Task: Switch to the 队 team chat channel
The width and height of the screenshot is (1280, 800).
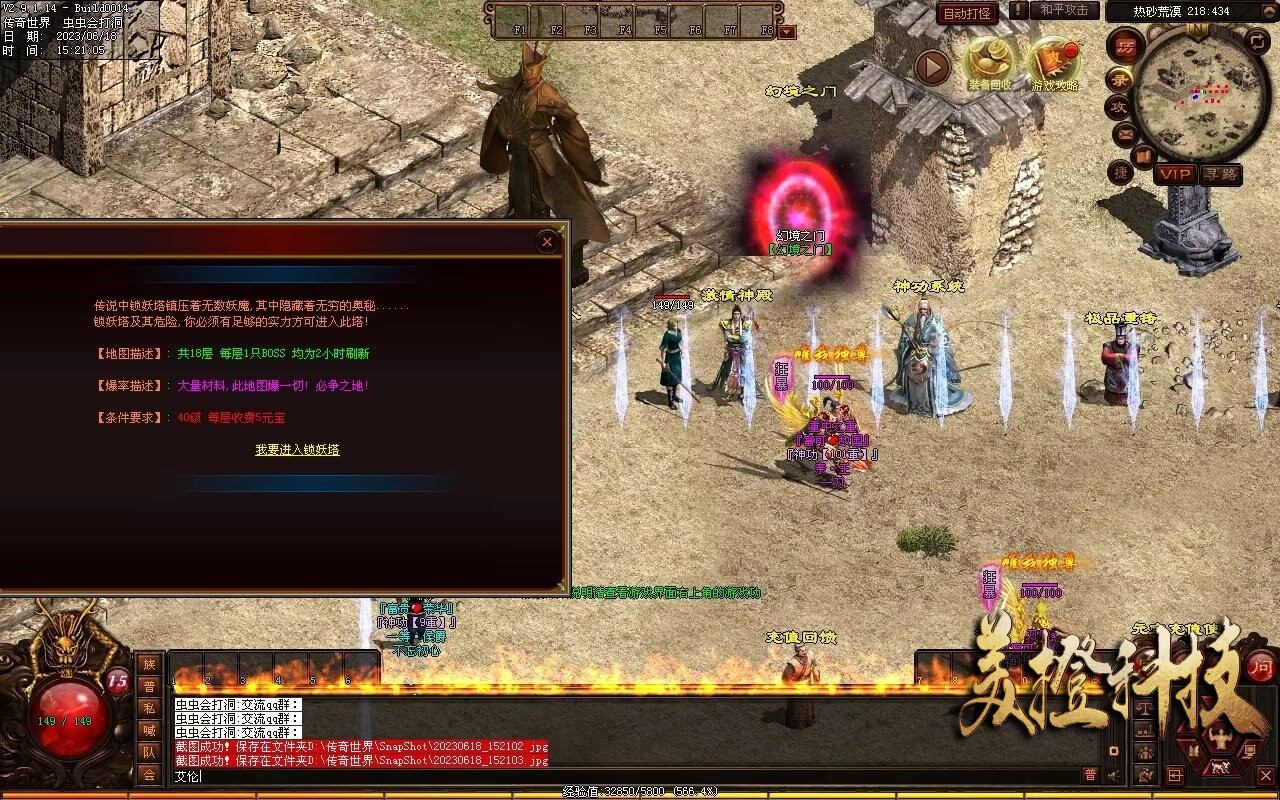Action: coord(149,751)
